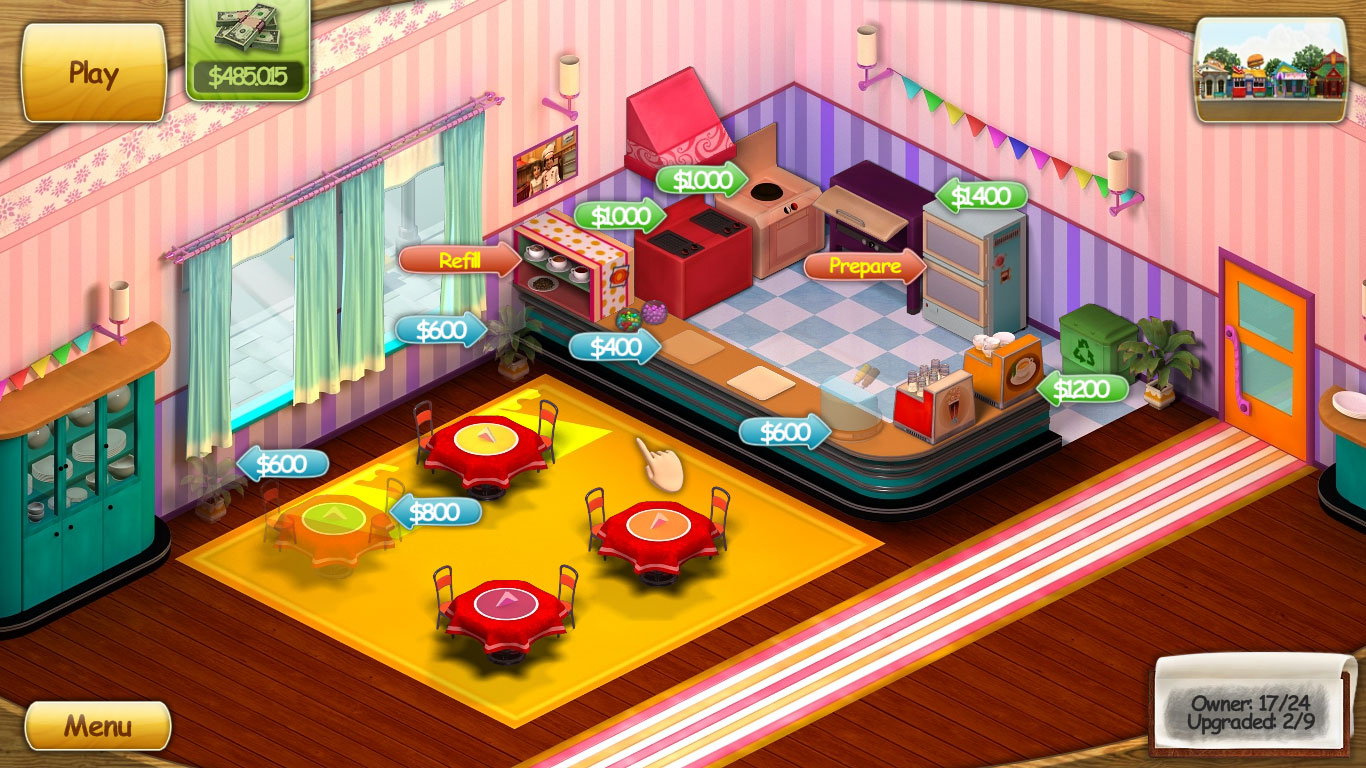Buy the $800 table upgrade
The width and height of the screenshot is (1366, 768).
tap(435, 512)
